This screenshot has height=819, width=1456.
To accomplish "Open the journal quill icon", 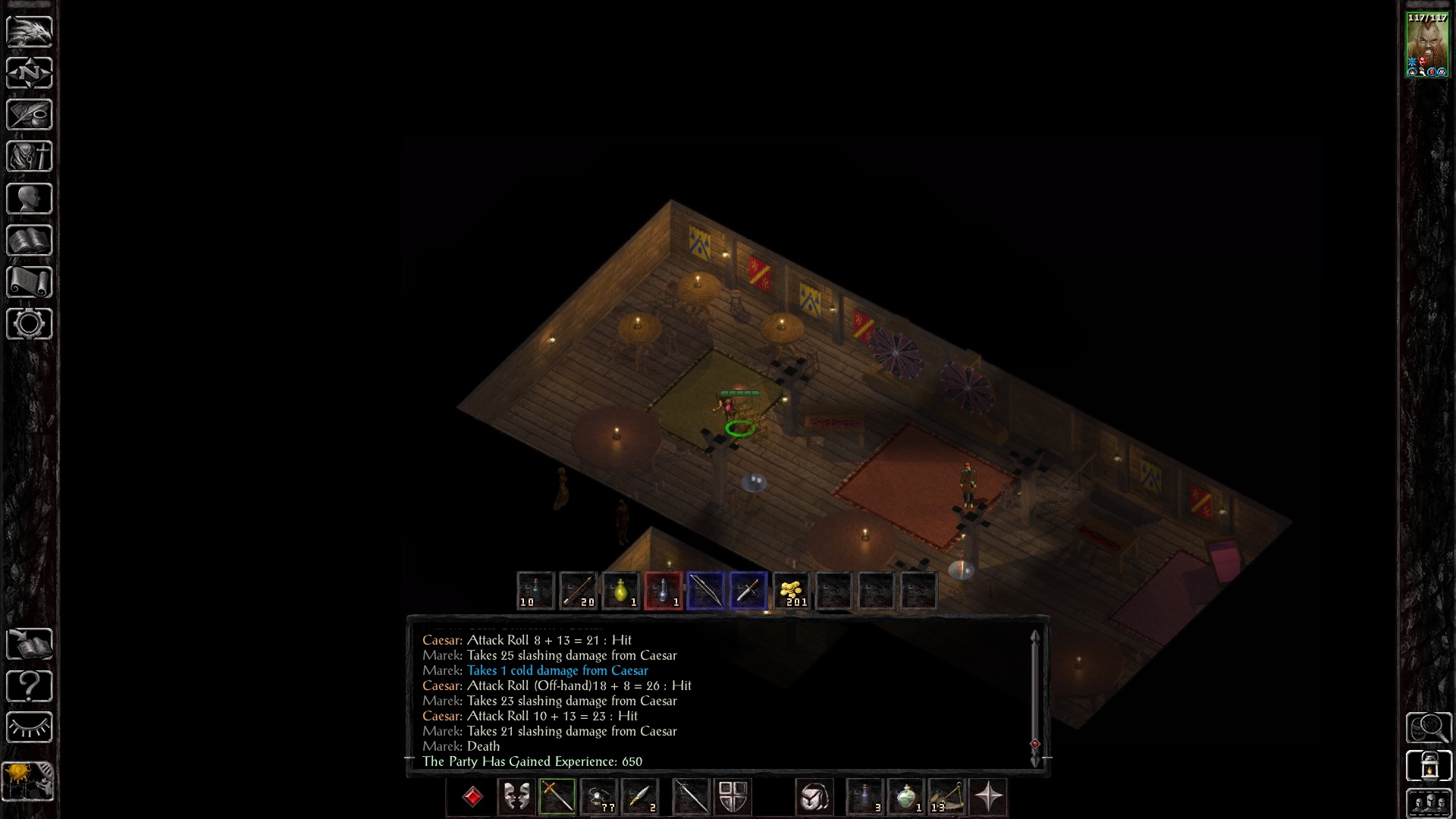I will click(x=30, y=115).
